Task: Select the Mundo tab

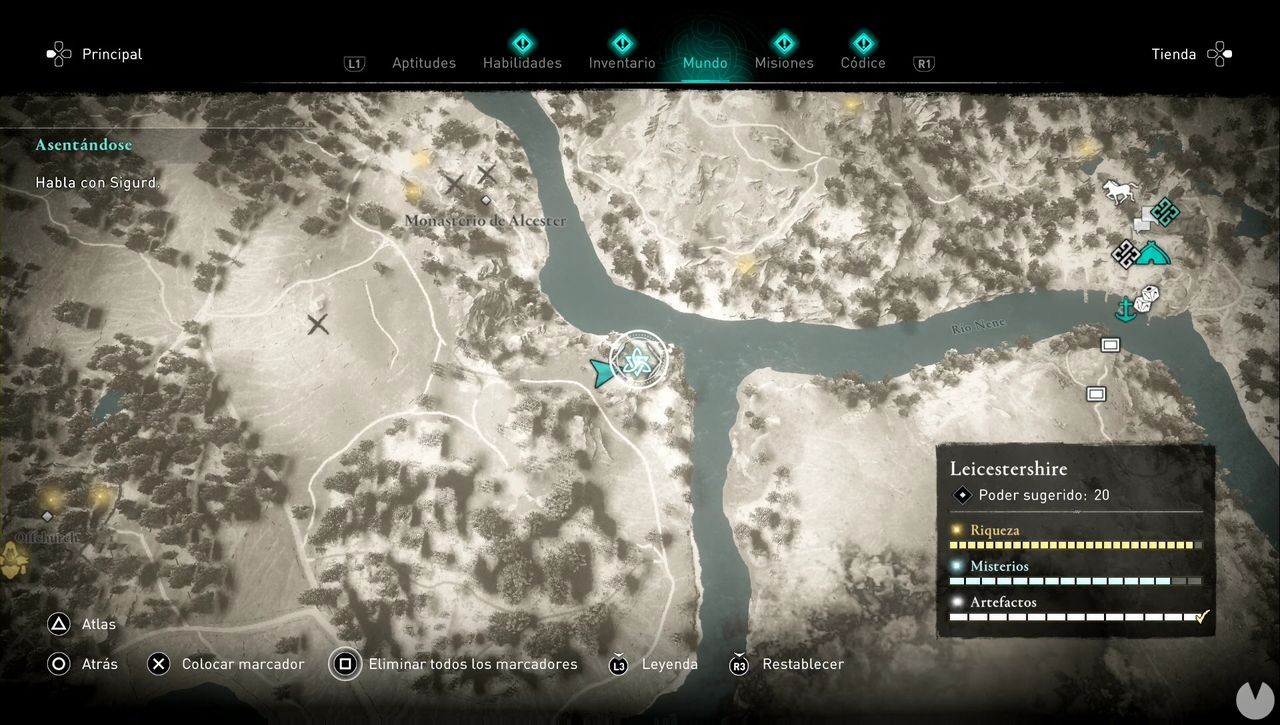Action: click(705, 63)
